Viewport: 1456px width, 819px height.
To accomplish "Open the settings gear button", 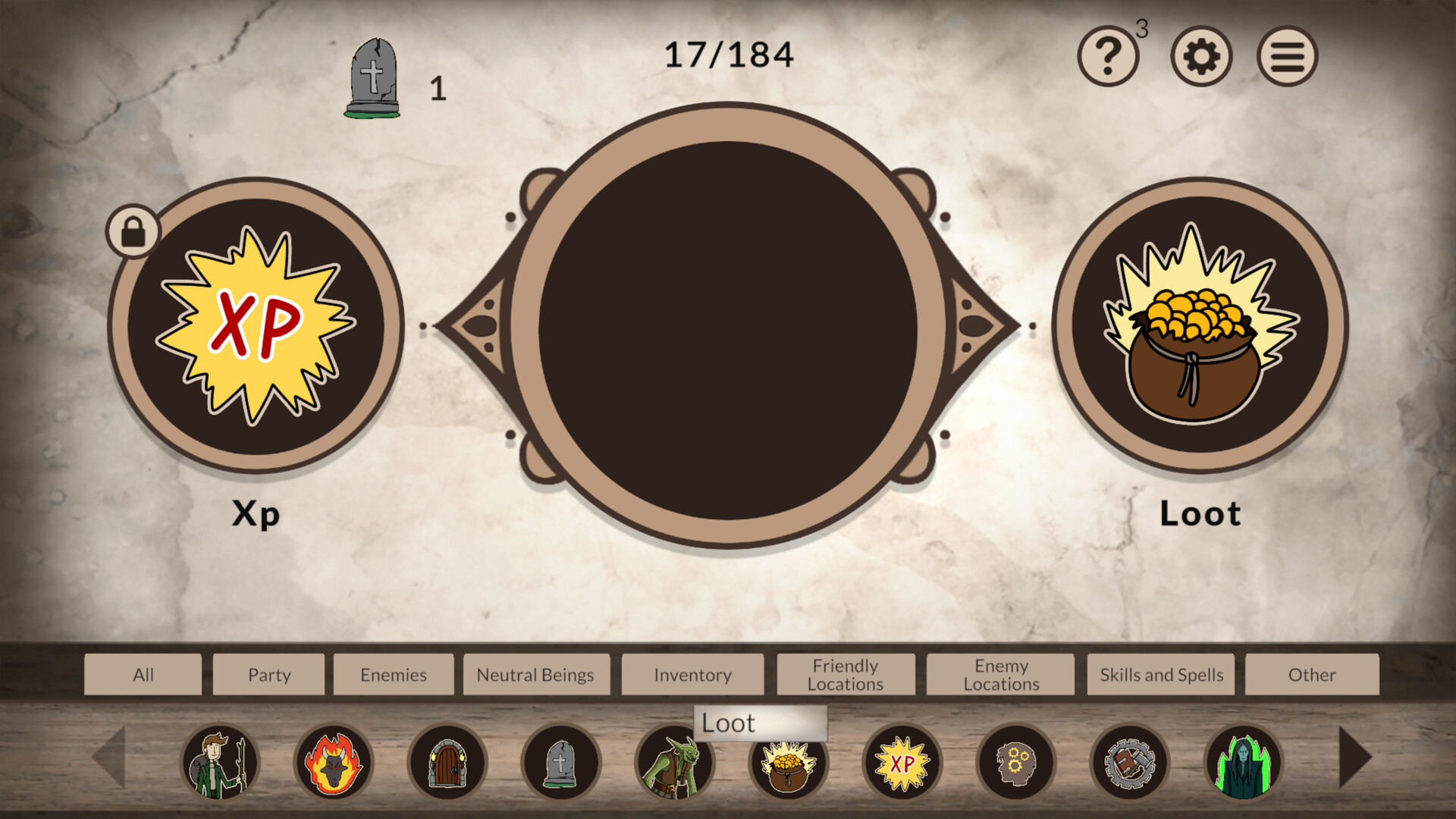I will 1200,55.
